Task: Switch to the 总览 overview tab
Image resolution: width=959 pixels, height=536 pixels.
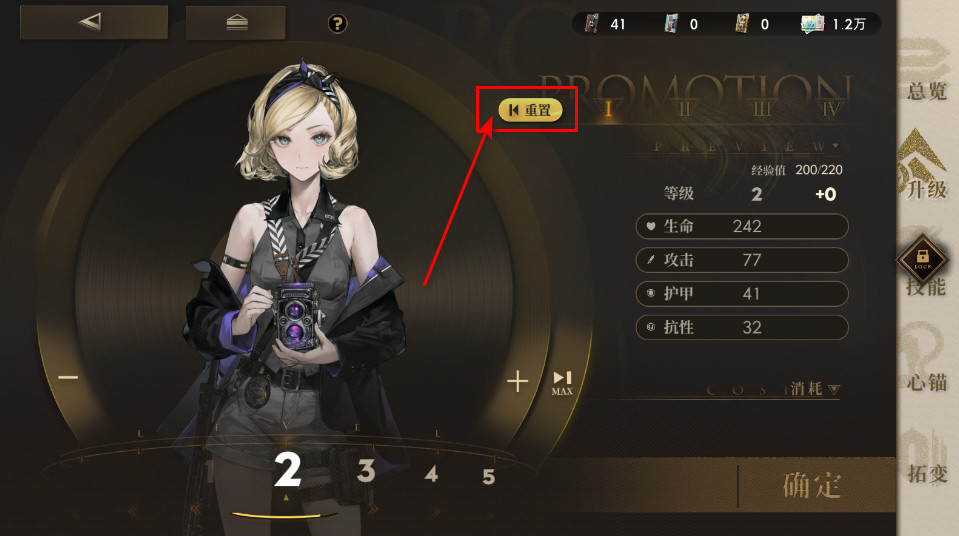Action: pos(927,68)
